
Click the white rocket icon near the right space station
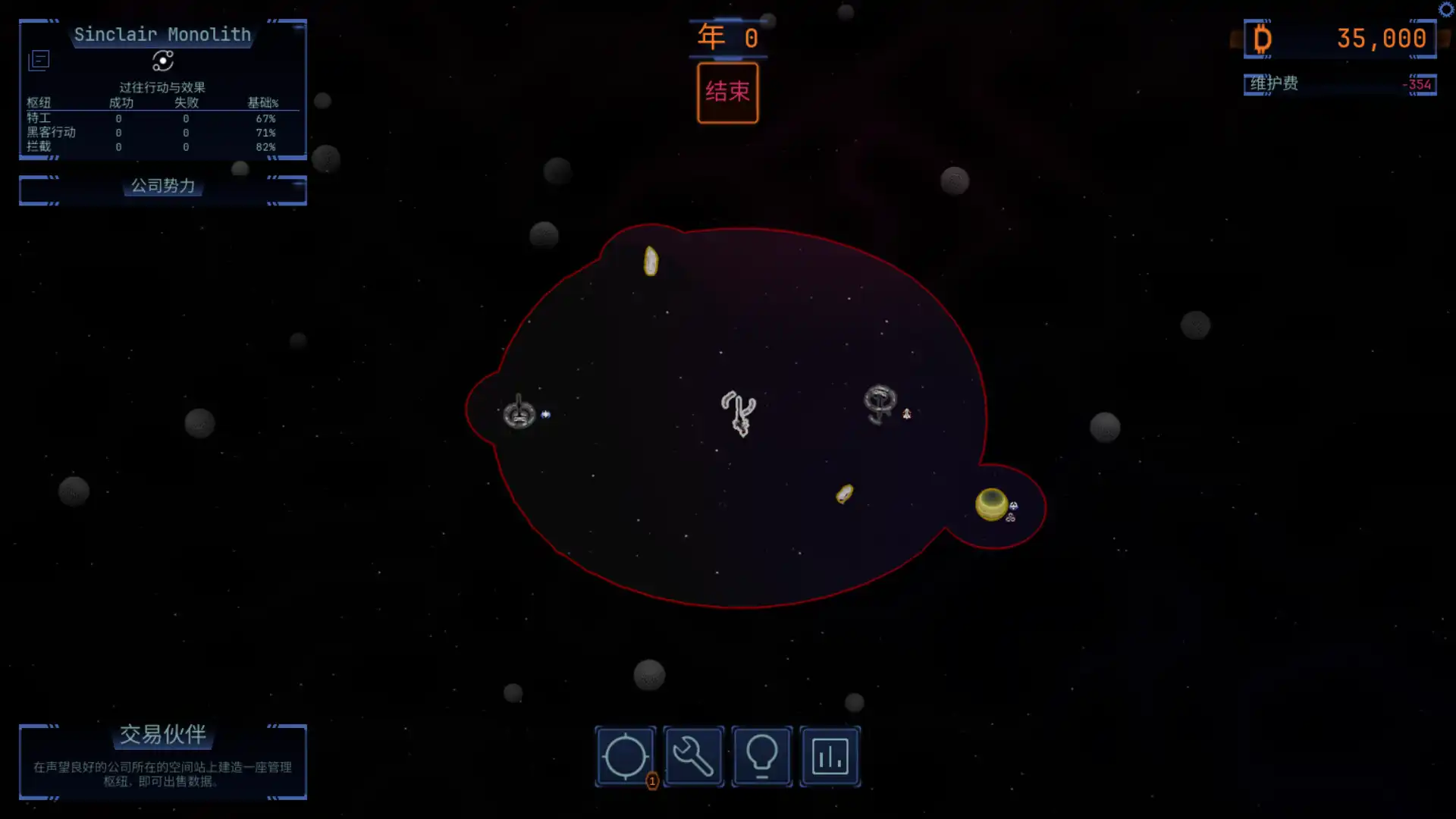pyautogui.click(x=908, y=414)
